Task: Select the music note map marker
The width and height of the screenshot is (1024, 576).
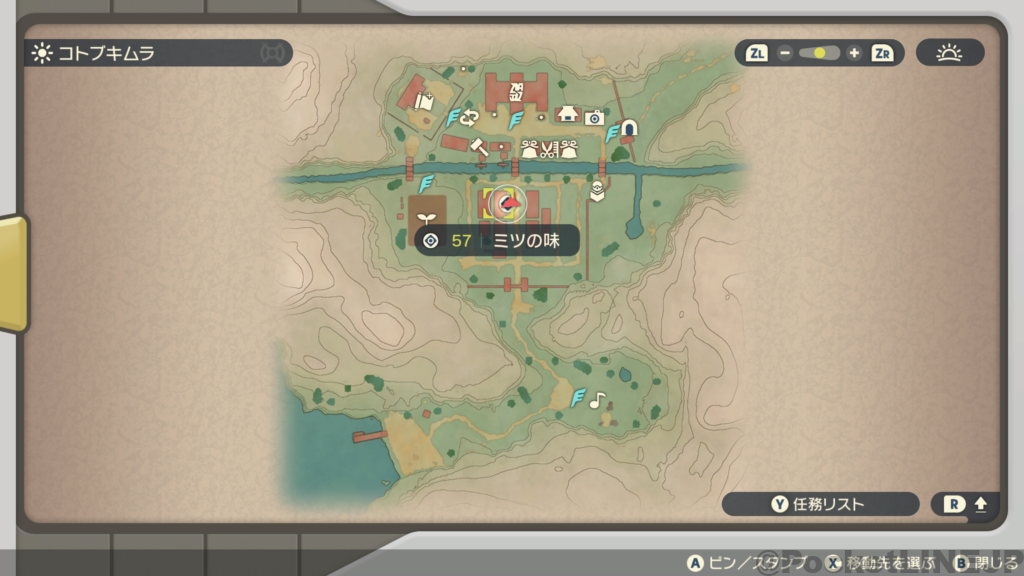Action: click(597, 400)
